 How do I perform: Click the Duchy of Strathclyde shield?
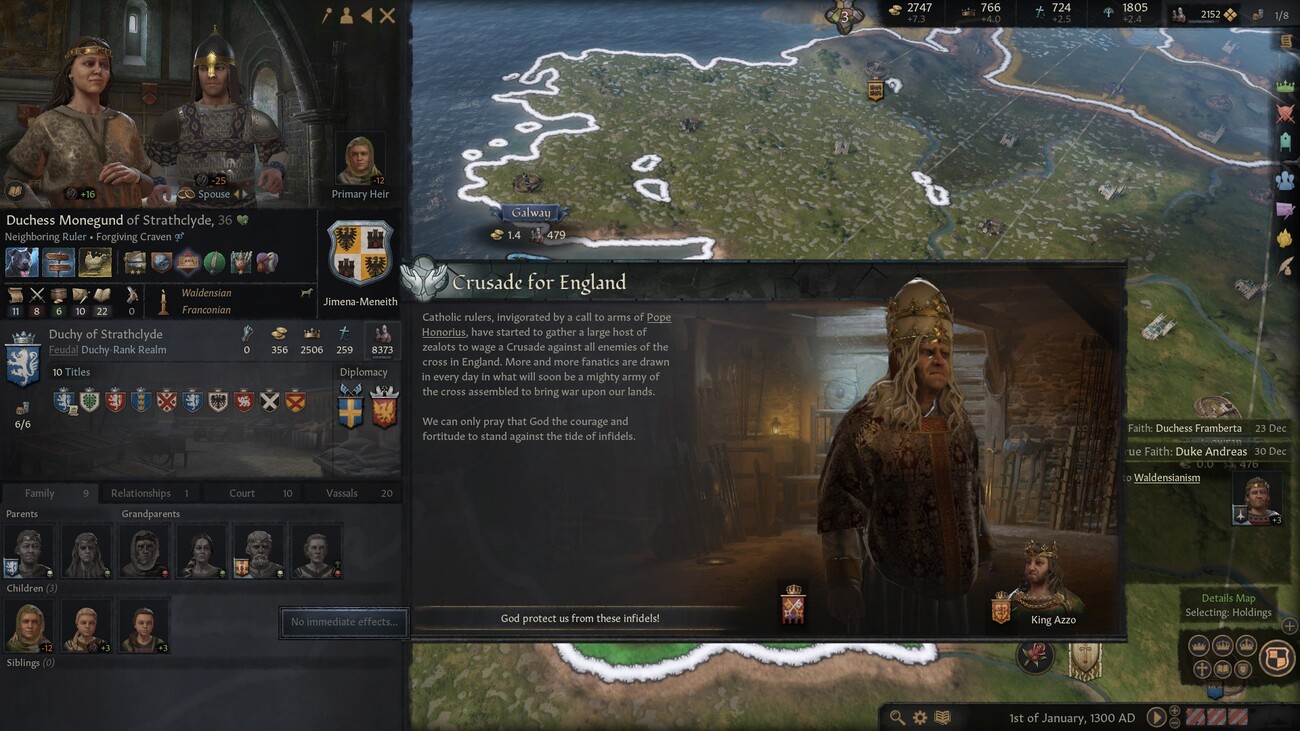click(23, 361)
